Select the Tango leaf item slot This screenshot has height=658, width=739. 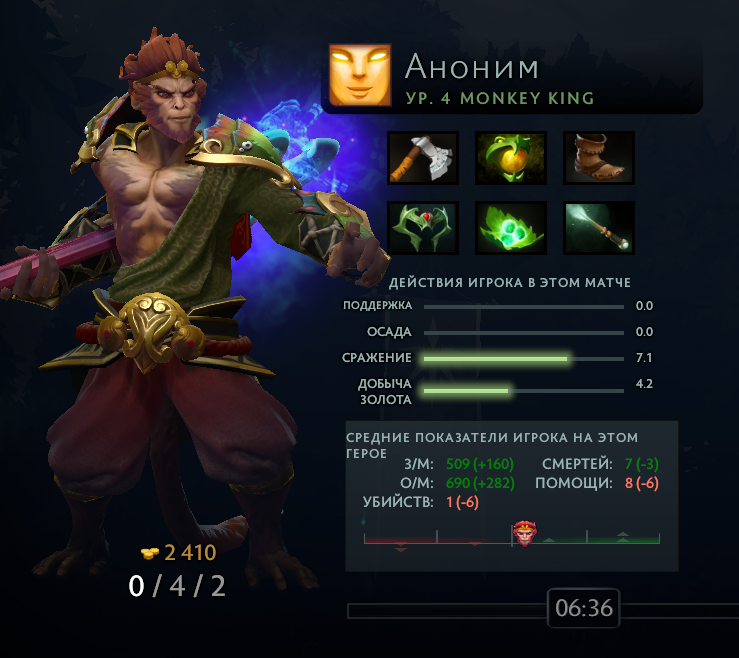[511, 228]
